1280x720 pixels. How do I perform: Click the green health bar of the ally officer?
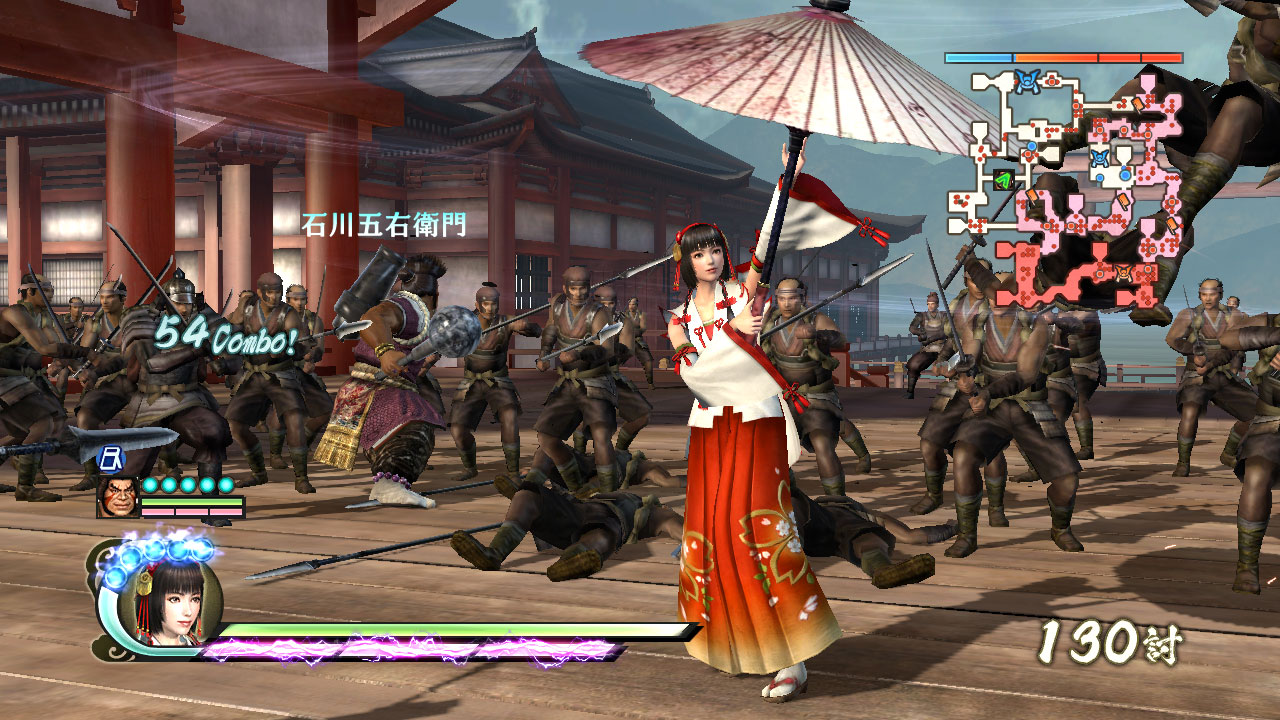tap(192, 501)
